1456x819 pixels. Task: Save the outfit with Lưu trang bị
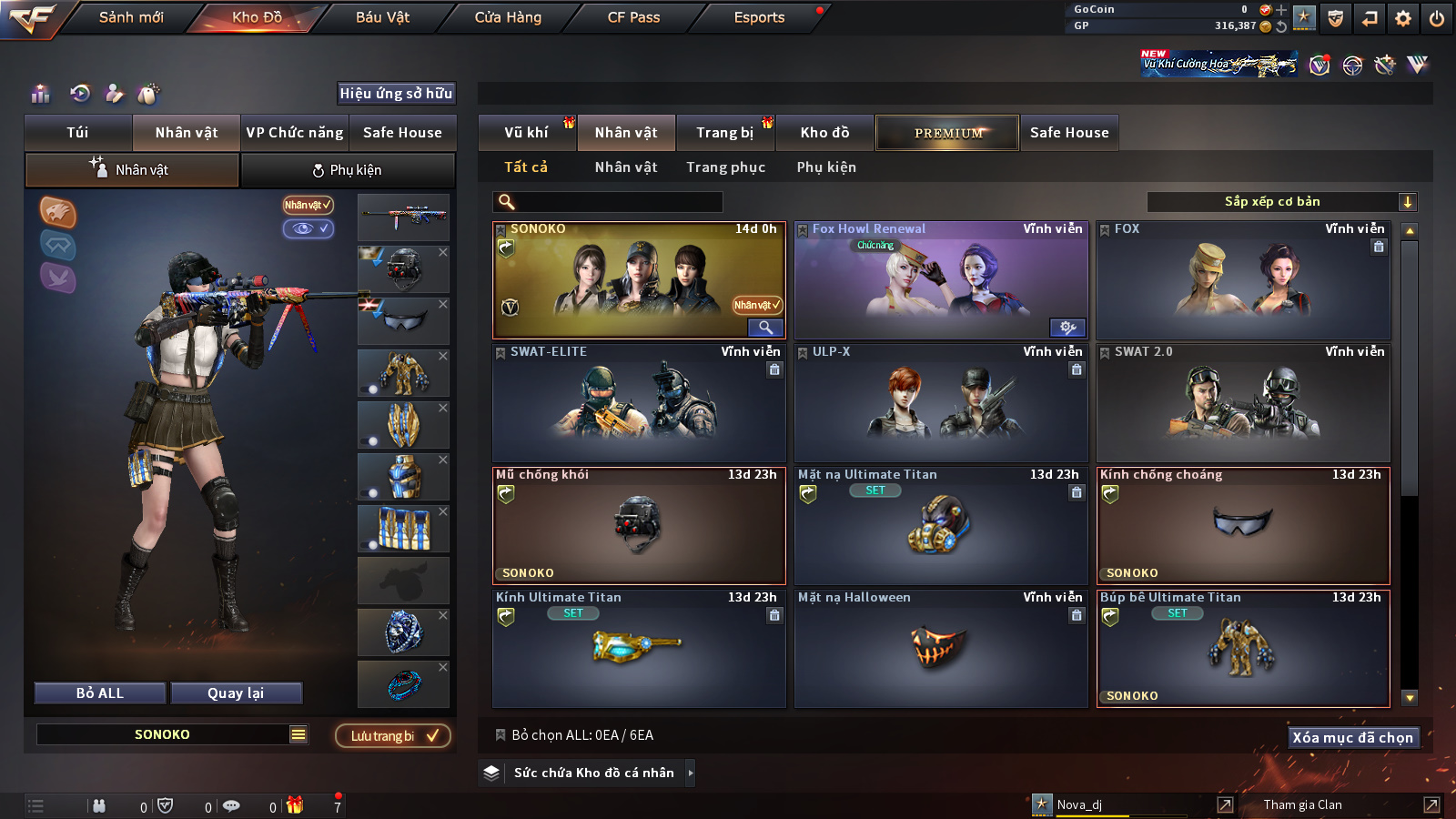(393, 736)
